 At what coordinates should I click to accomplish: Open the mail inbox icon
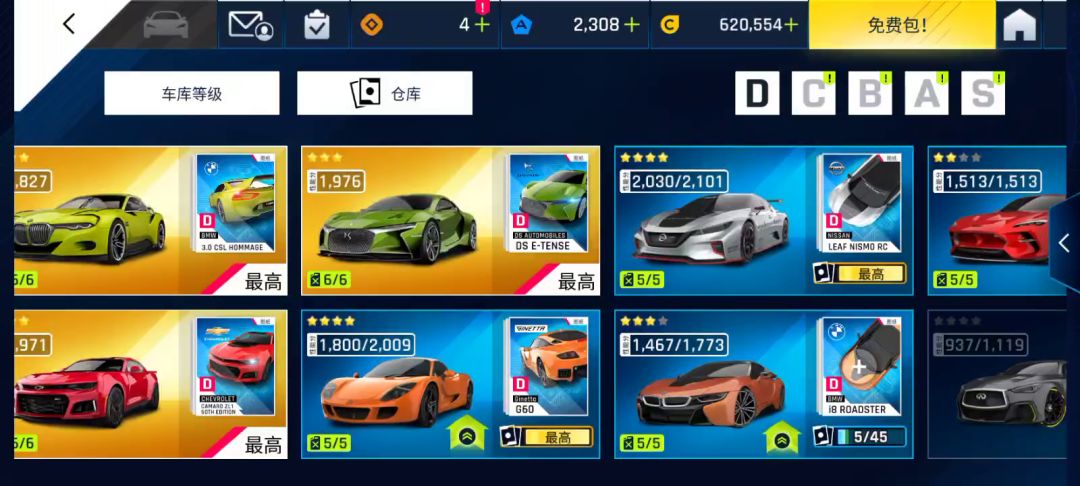pos(250,24)
